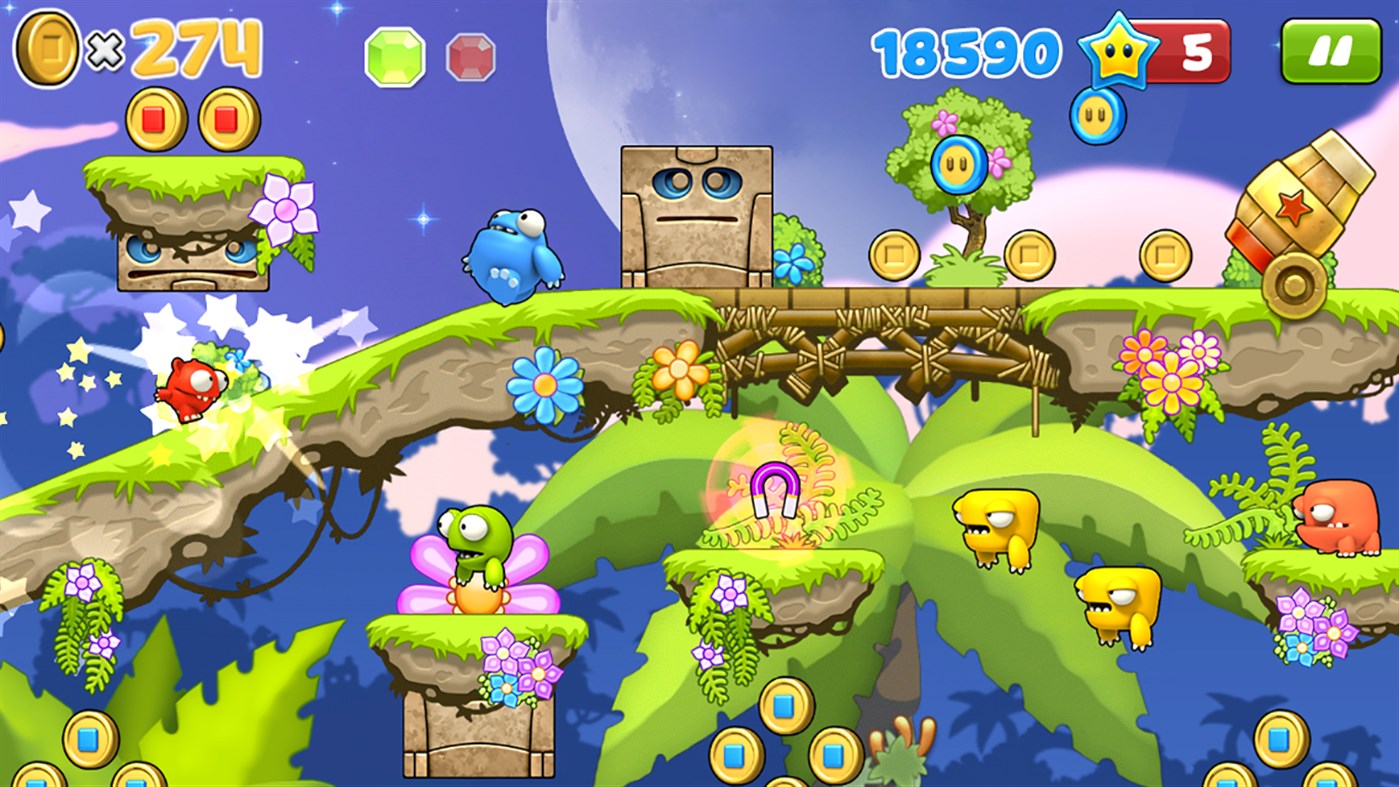
Task: Tap the blue monster character
Action: (x=512, y=257)
